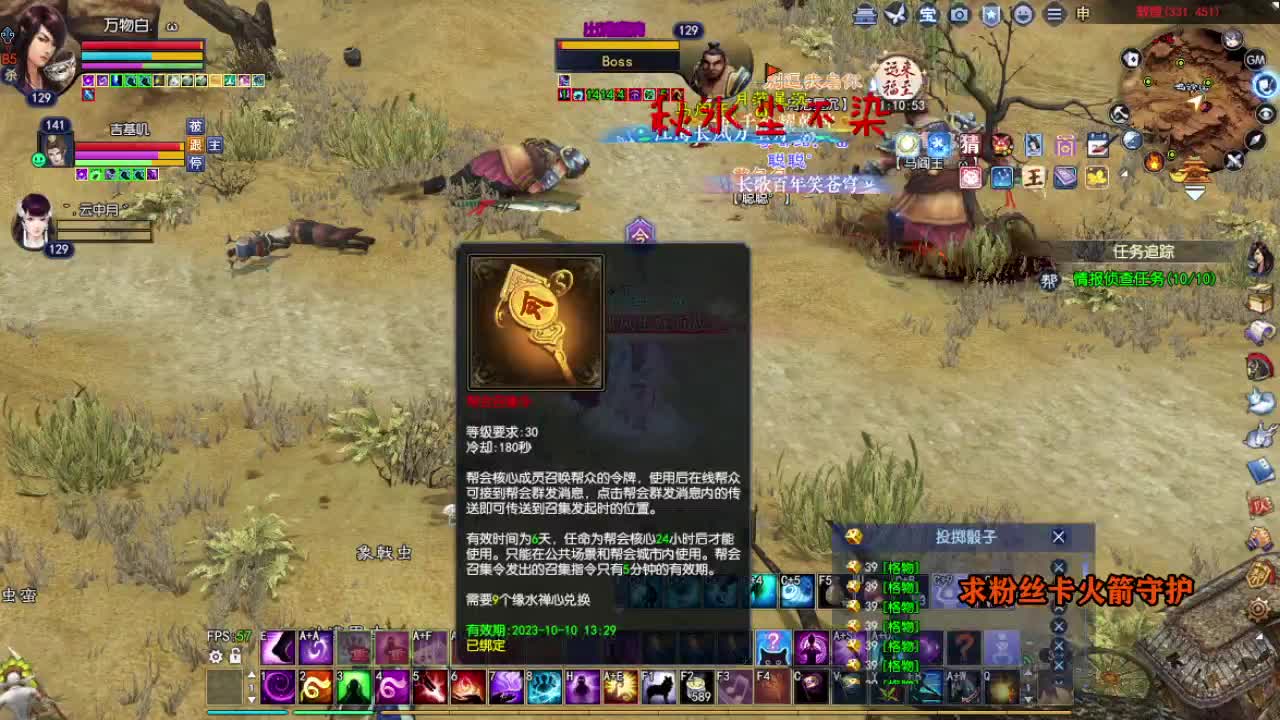Click the 停 button on the party frame
The width and height of the screenshot is (1280, 720).
click(x=196, y=161)
